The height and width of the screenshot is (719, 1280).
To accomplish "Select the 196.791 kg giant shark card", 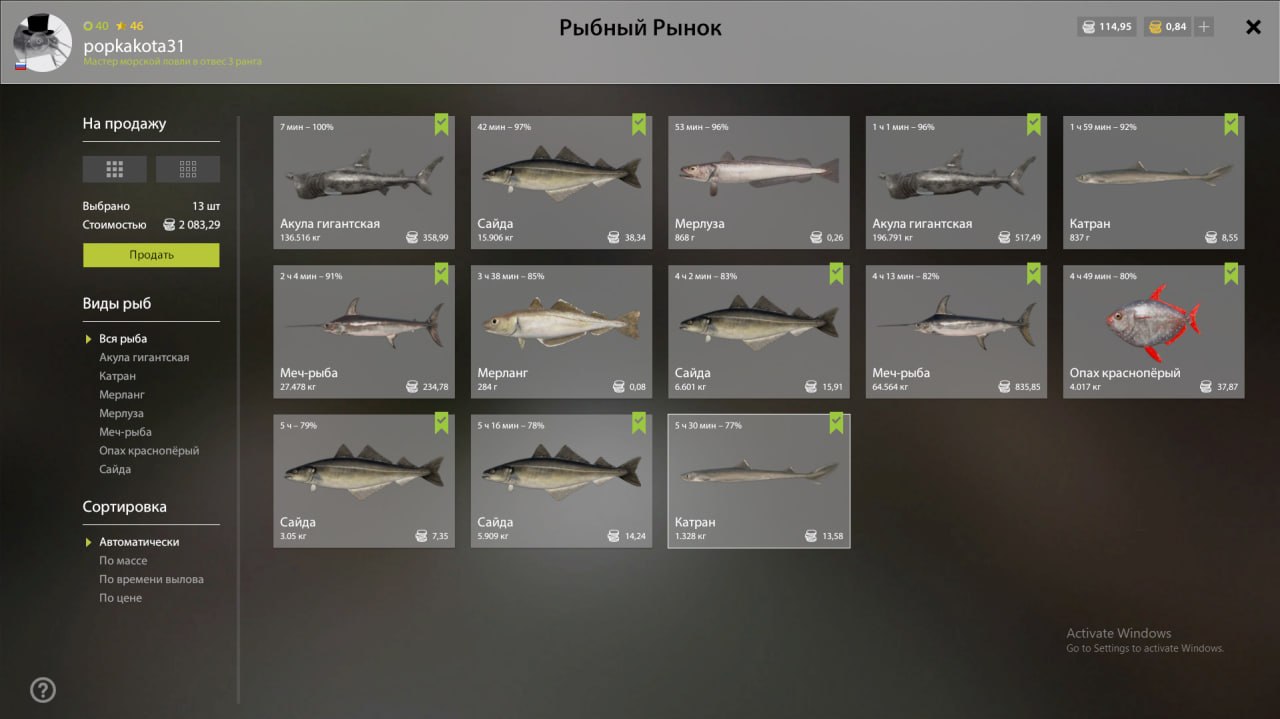I will (956, 182).
